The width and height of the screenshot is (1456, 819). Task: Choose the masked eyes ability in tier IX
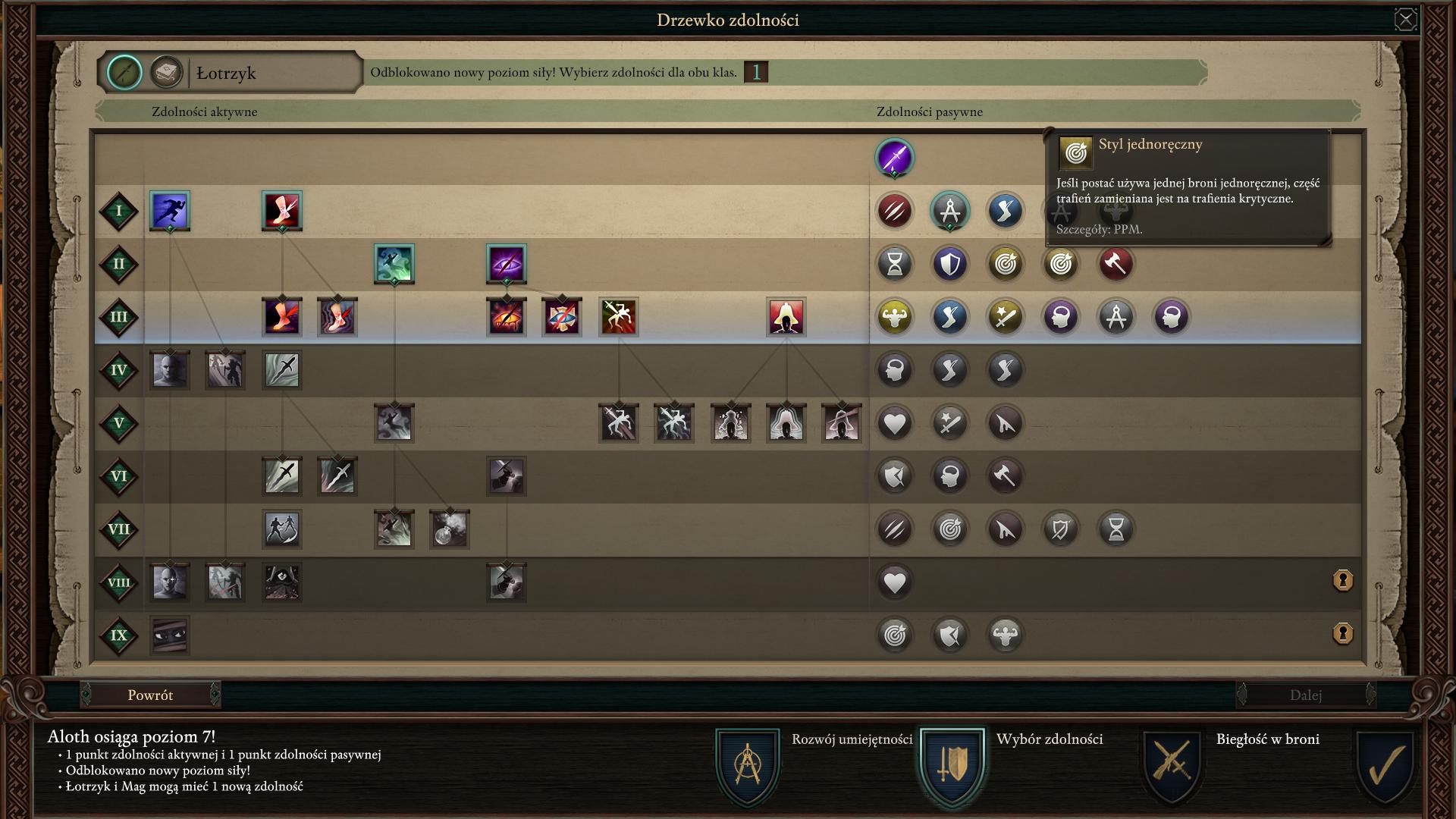click(x=170, y=635)
